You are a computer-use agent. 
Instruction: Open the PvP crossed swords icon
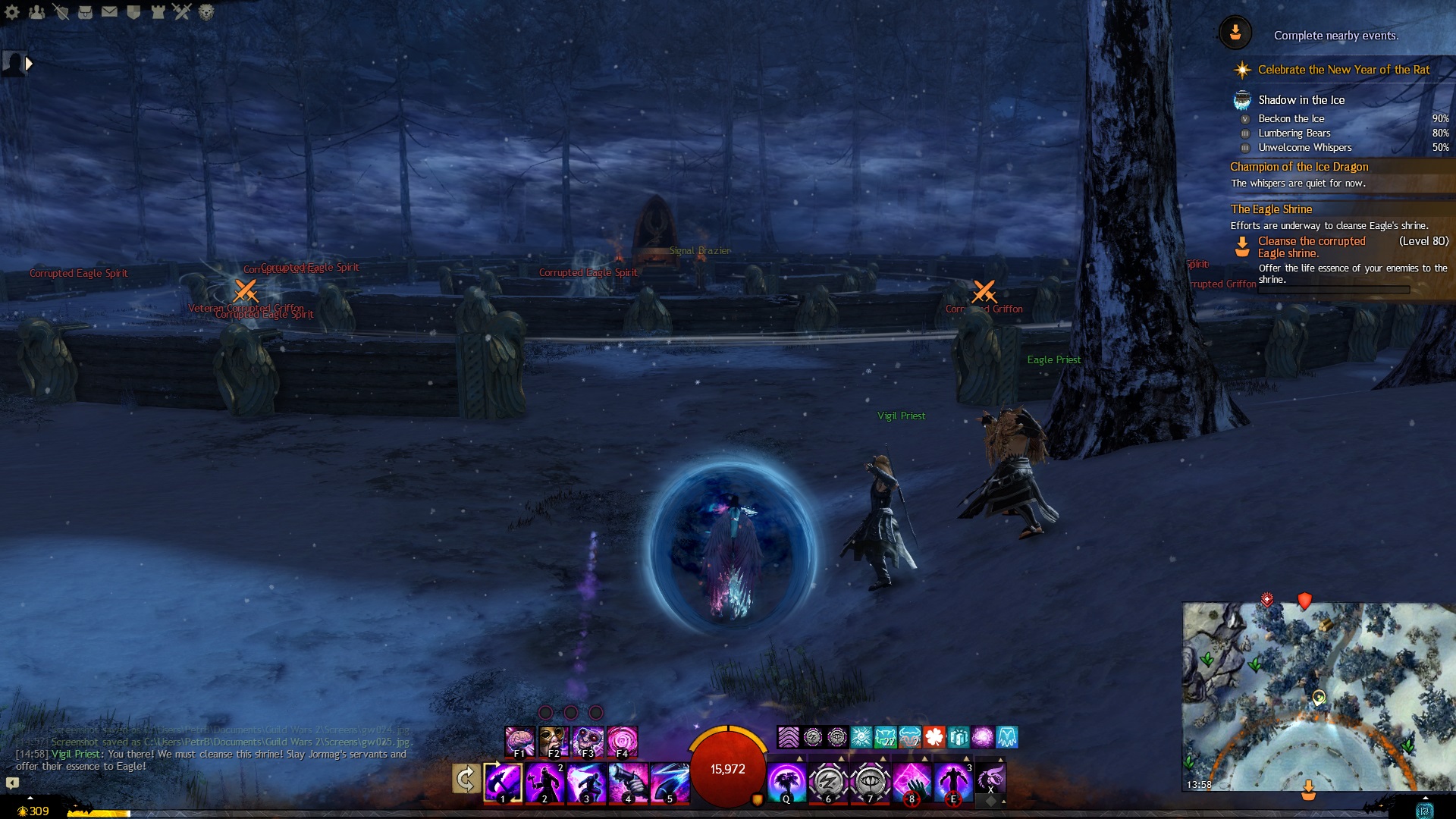point(182,12)
